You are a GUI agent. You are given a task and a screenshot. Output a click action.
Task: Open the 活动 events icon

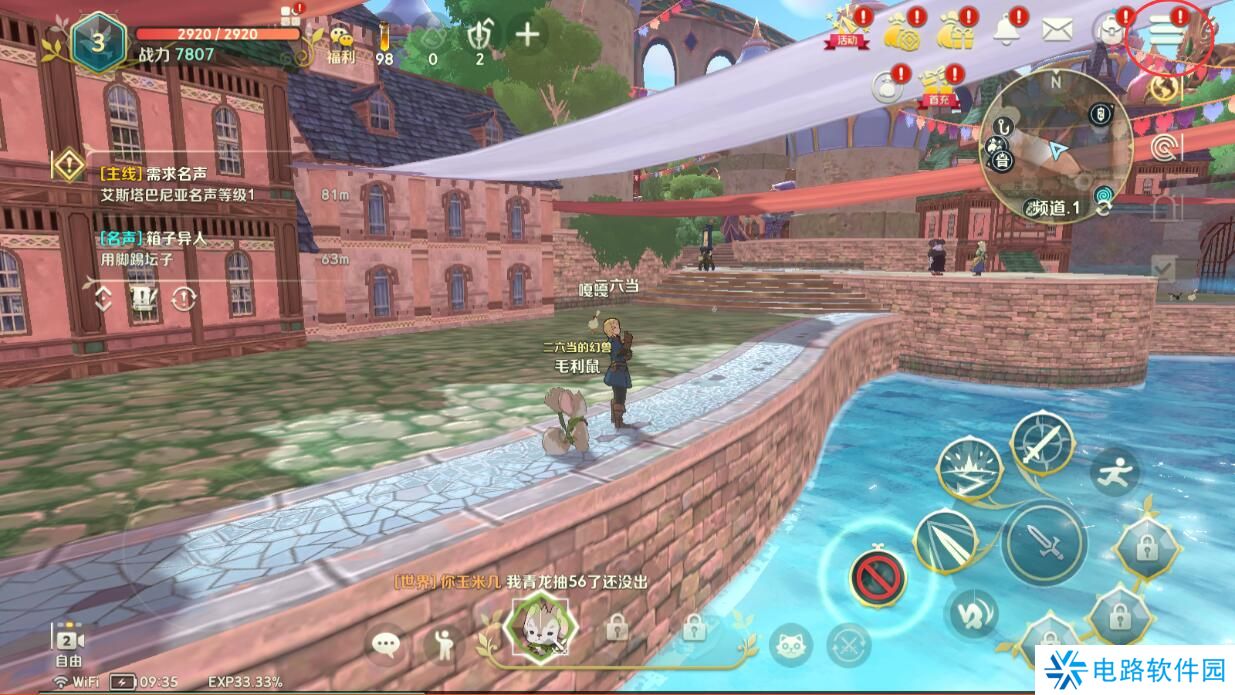[x=845, y=30]
